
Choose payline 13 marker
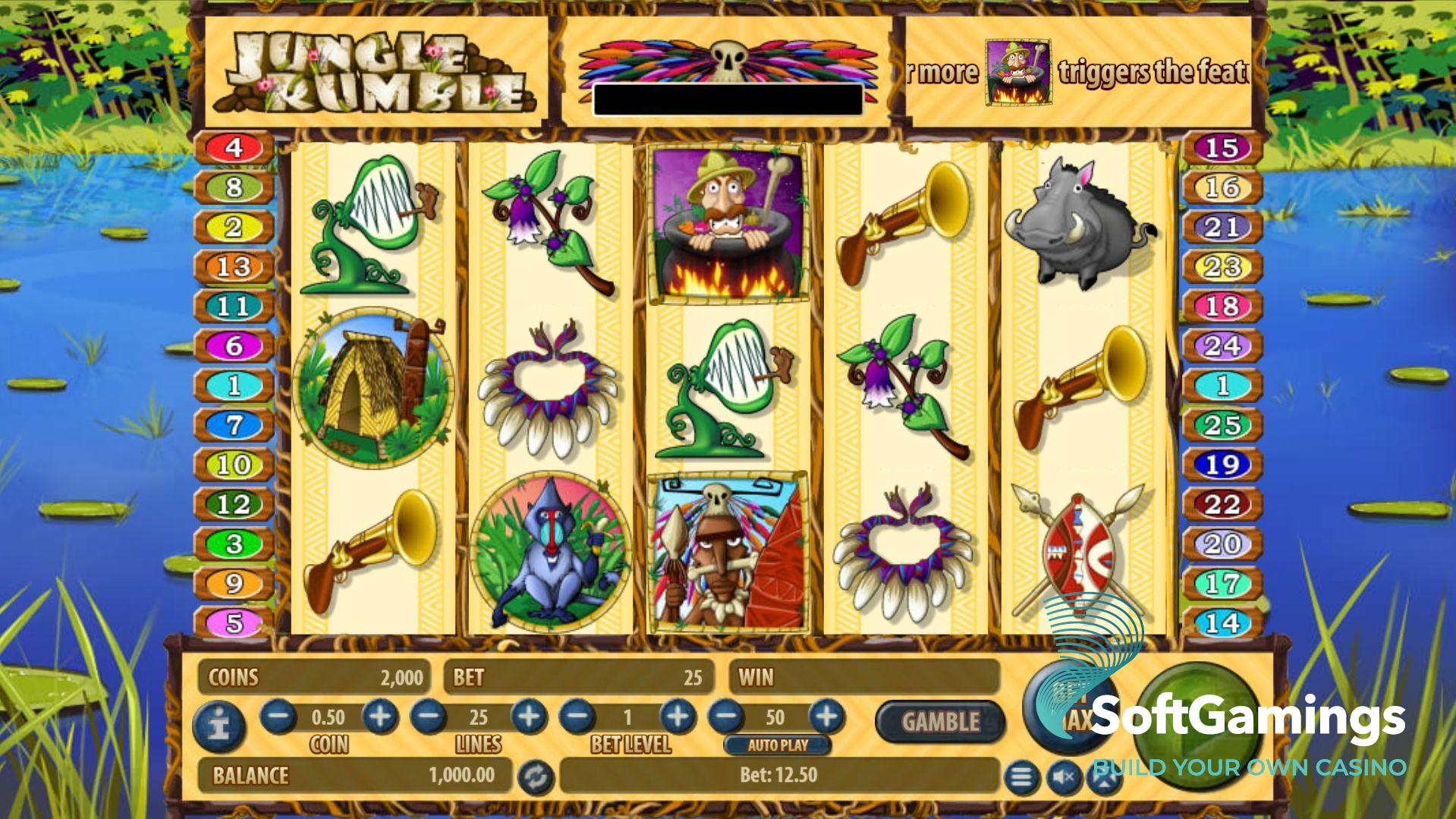click(x=234, y=266)
